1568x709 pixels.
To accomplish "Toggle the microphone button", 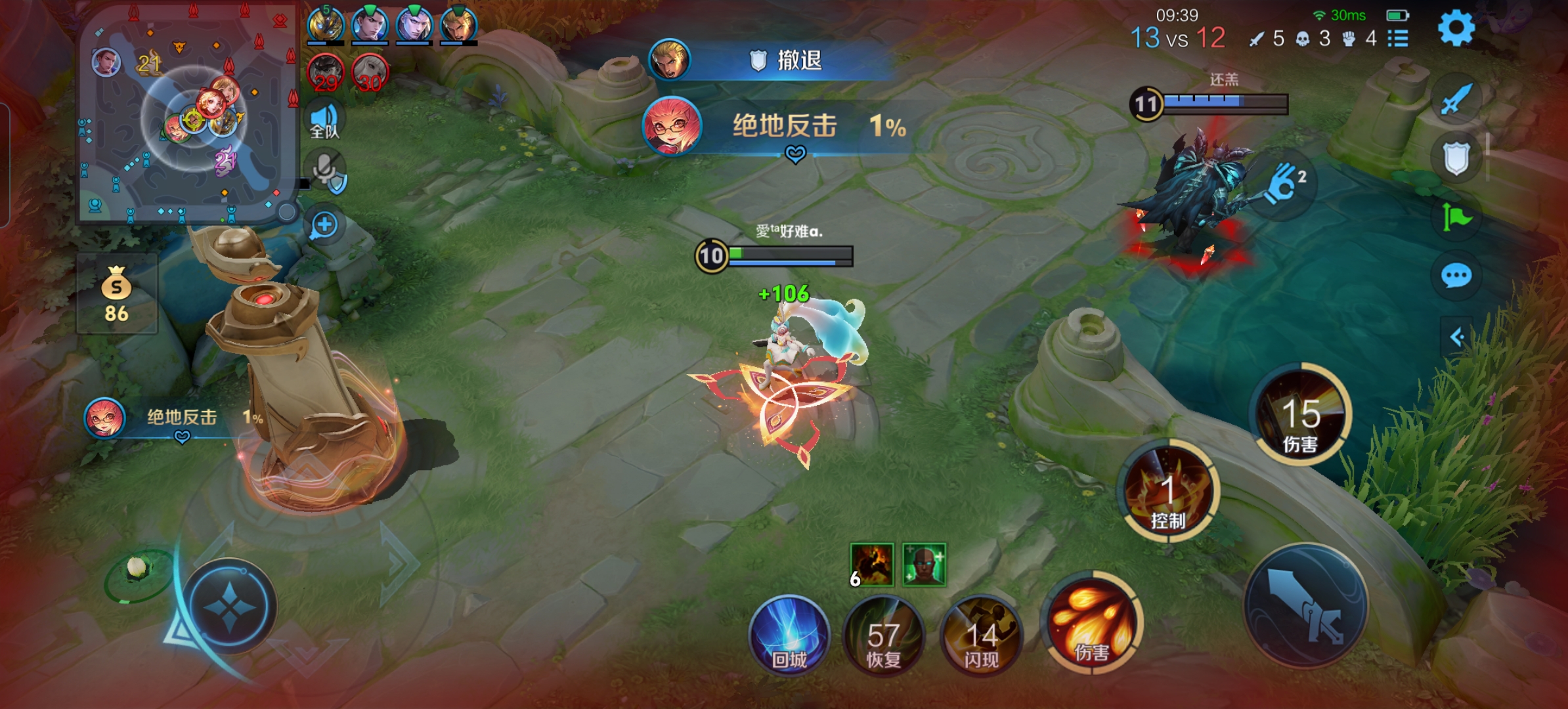I will [x=326, y=169].
